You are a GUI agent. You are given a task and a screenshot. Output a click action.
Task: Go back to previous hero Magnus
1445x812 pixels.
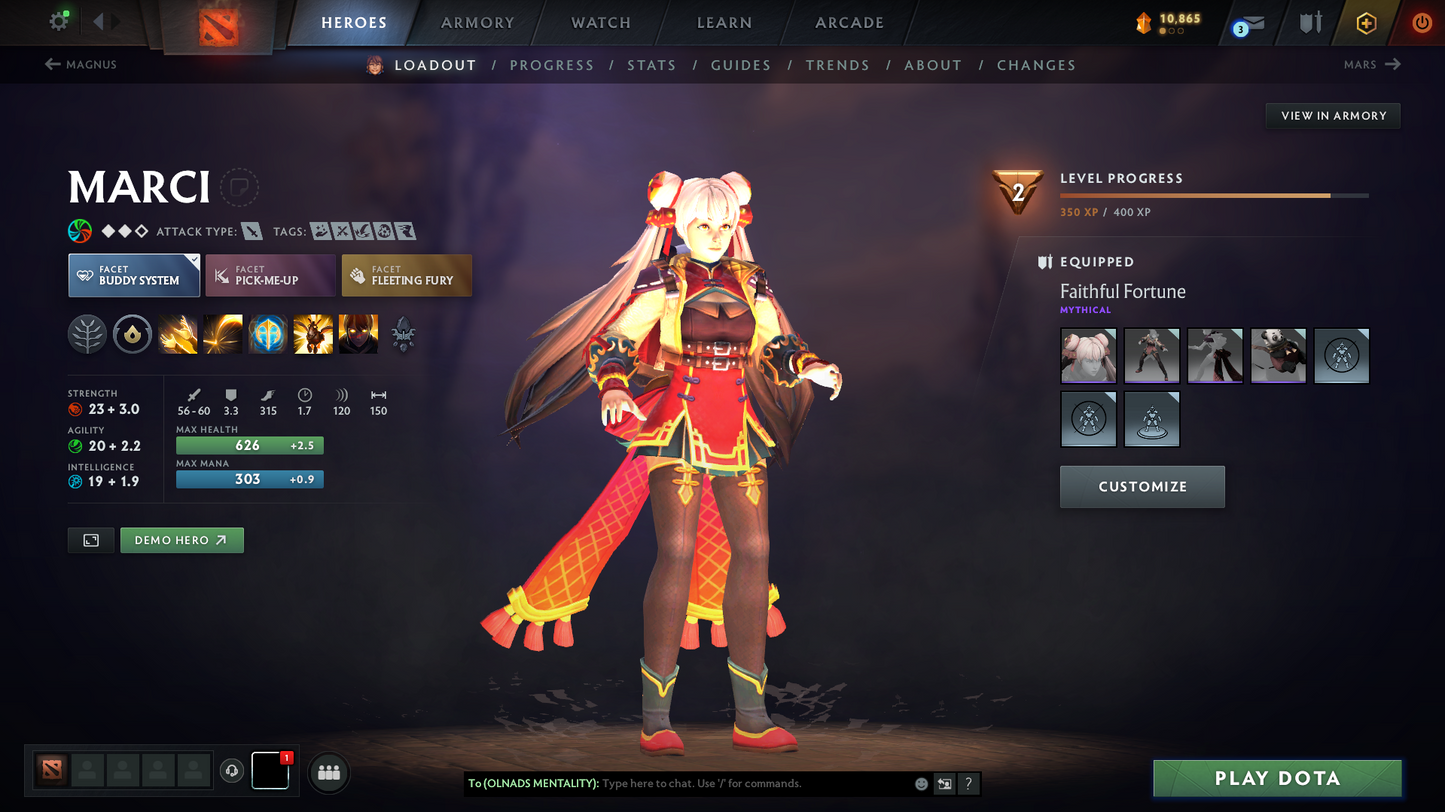click(80, 65)
